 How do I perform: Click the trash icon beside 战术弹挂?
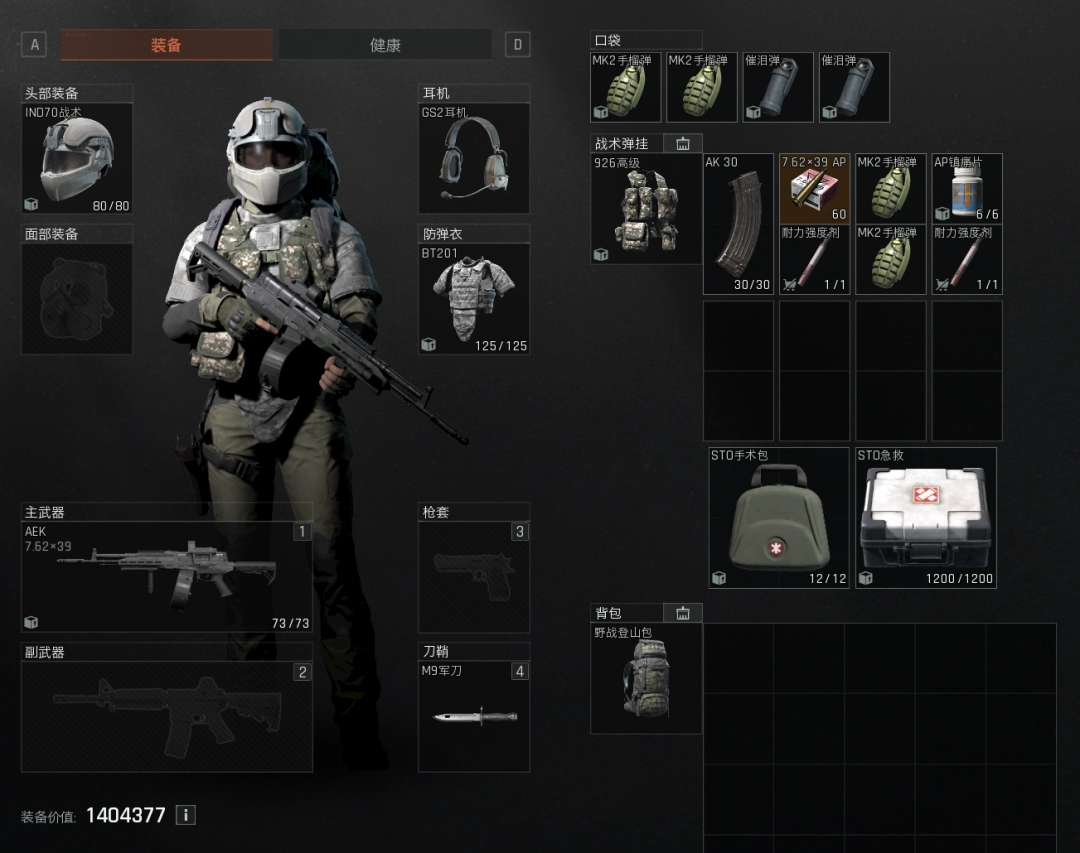(x=683, y=144)
